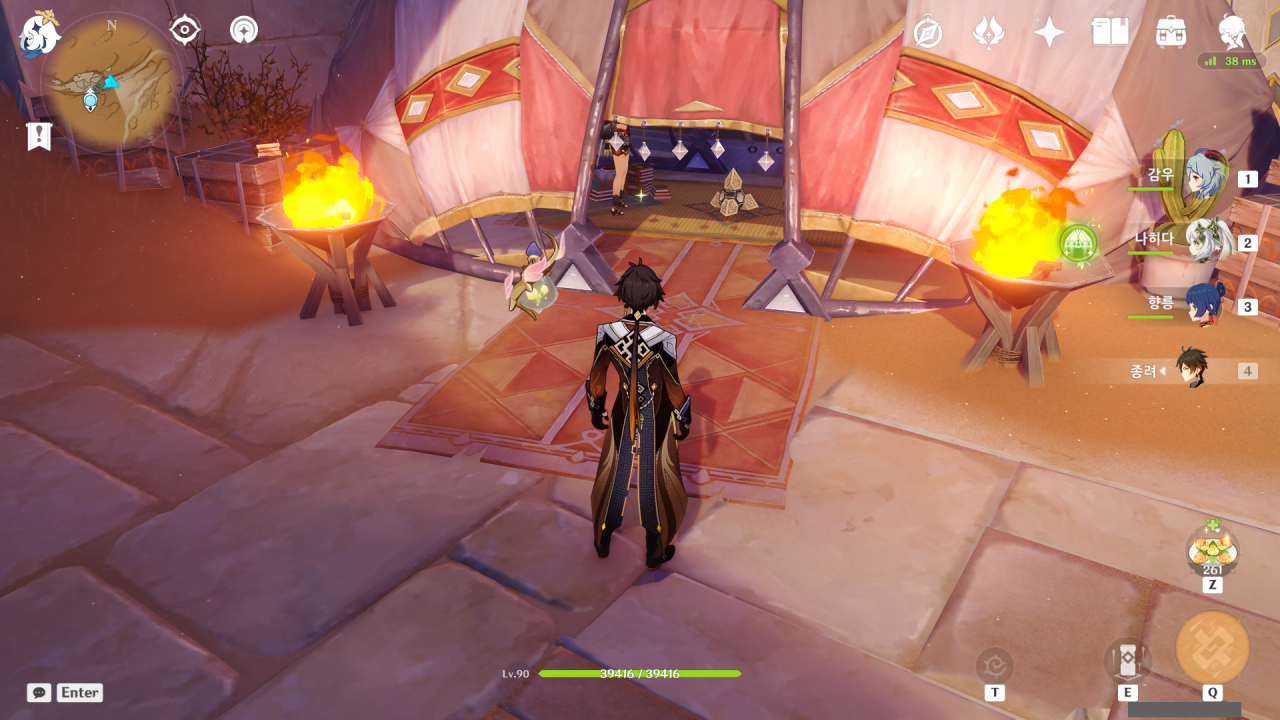Viewport: 1280px width, 720px height.
Task: Click the green gadget orb beside party list
Action: (1078, 243)
